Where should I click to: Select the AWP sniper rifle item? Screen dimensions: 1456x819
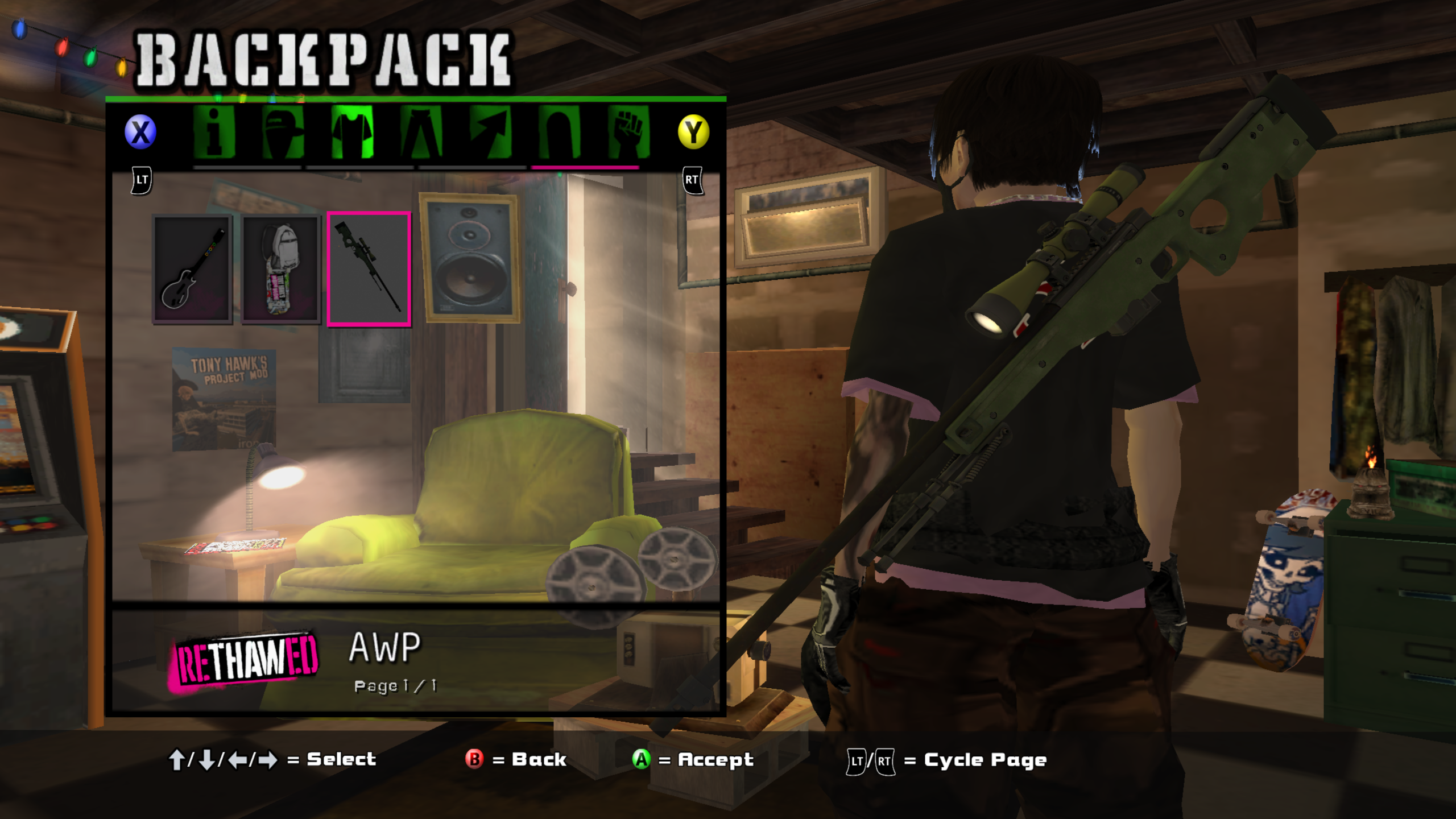pos(369,269)
